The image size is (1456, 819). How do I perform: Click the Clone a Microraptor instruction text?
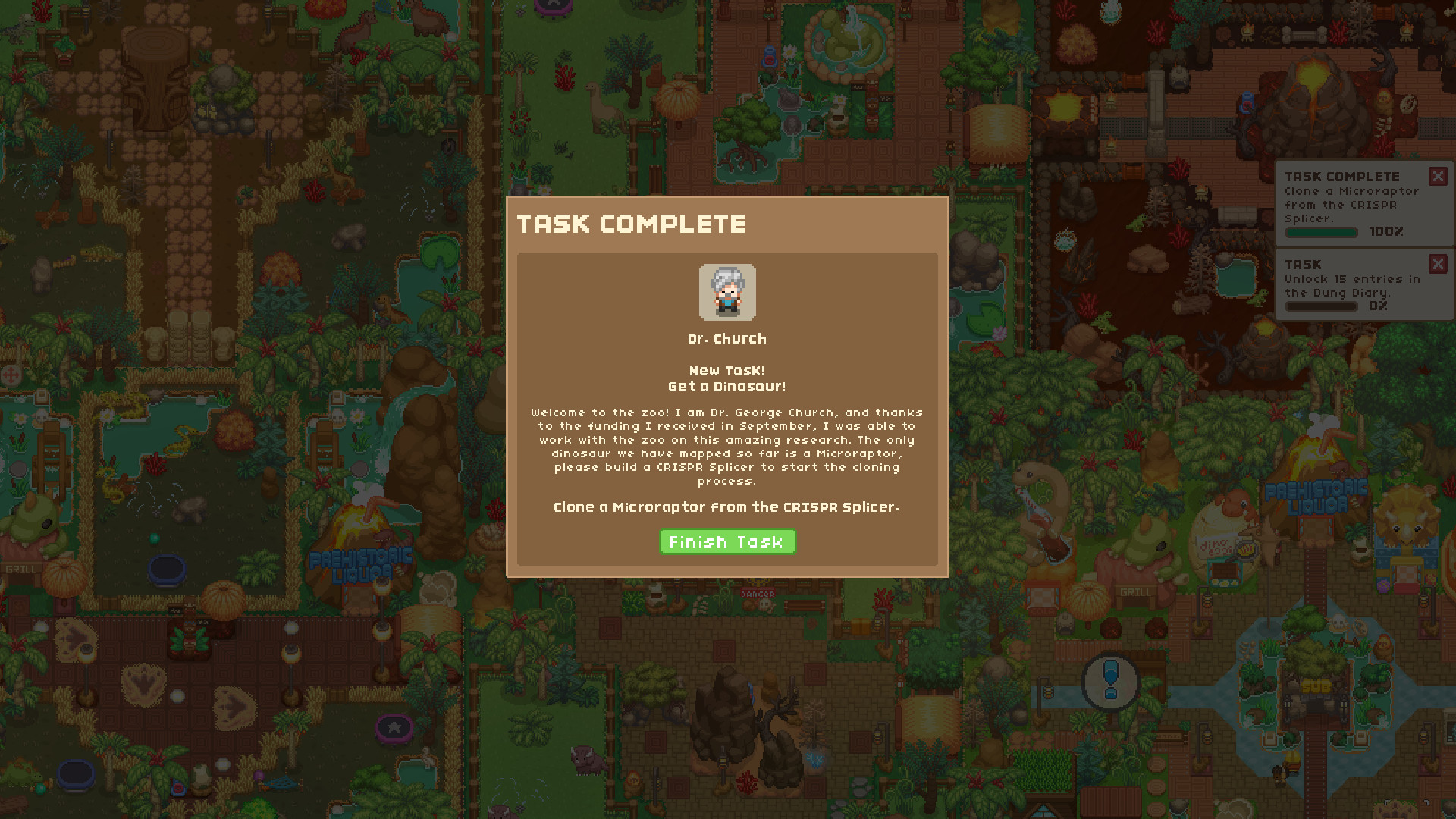point(726,507)
